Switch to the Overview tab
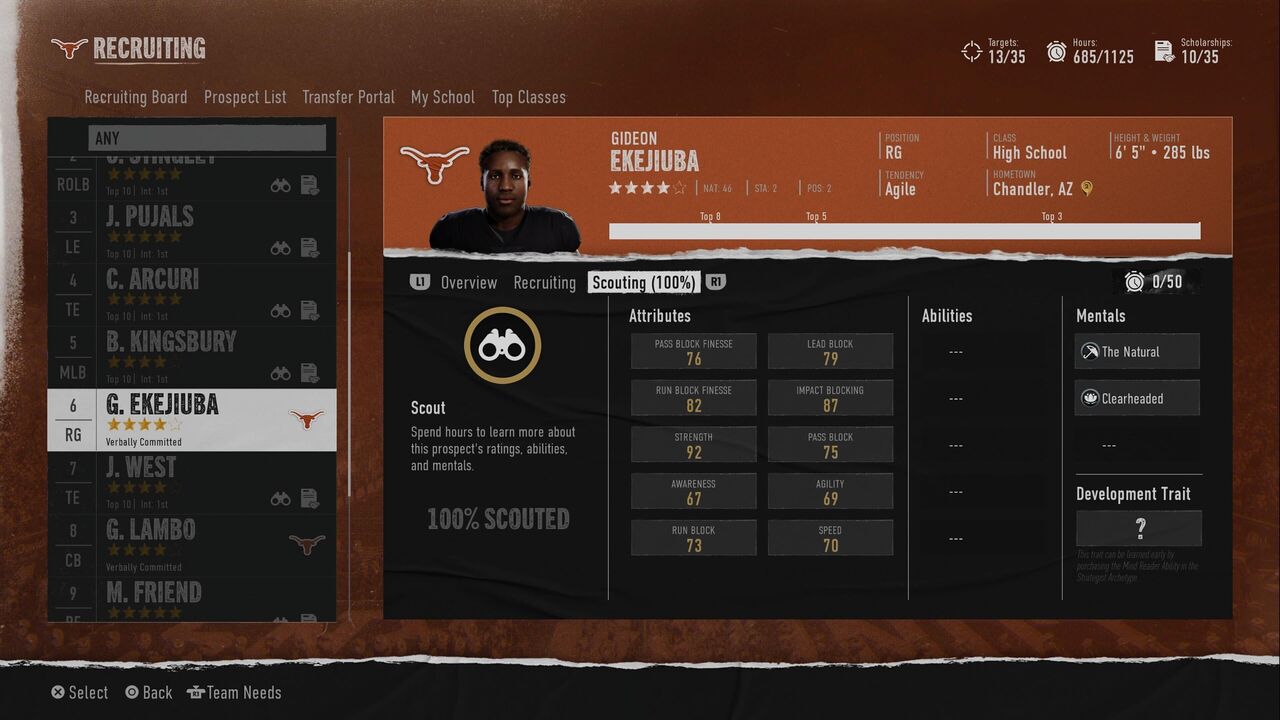1280x720 pixels. tap(468, 283)
